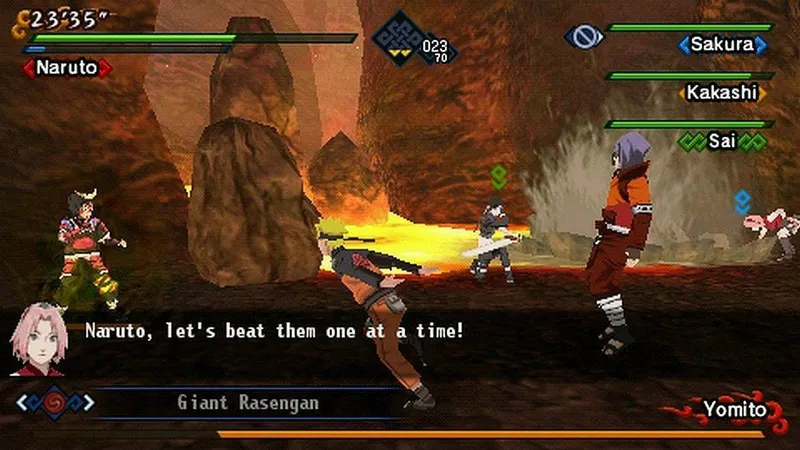Click the right arrow beside the jutsu spiral icon
Screen dimensions: 800x450
pos(88,403)
